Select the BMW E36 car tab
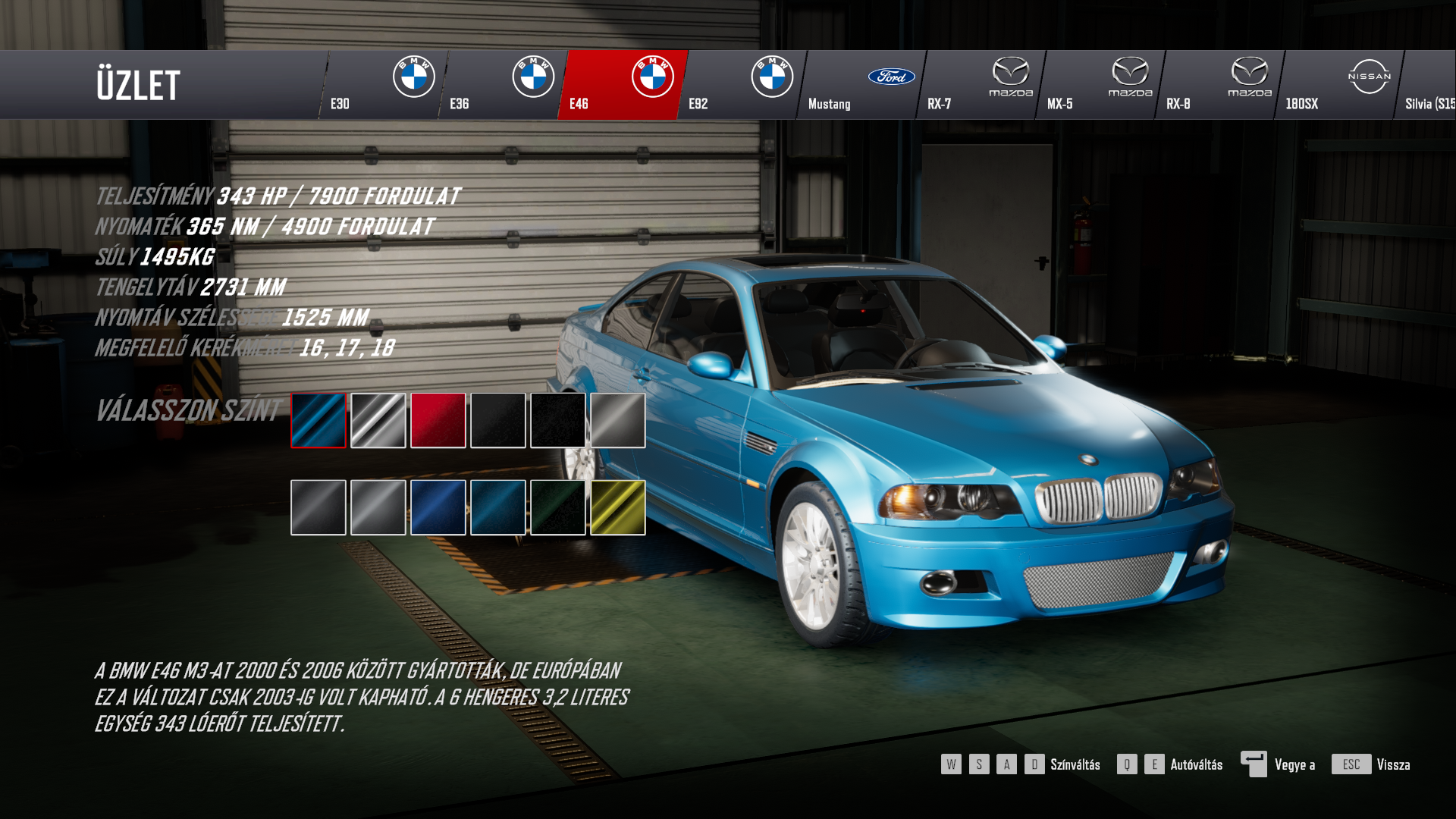The height and width of the screenshot is (819, 1456). click(501, 85)
